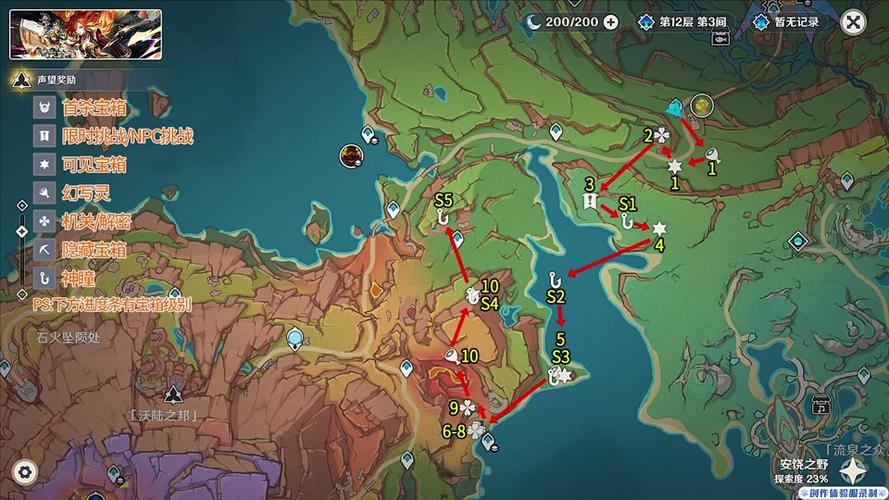Open map settings gear icon

pyautogui.click(x=24, y=470)
